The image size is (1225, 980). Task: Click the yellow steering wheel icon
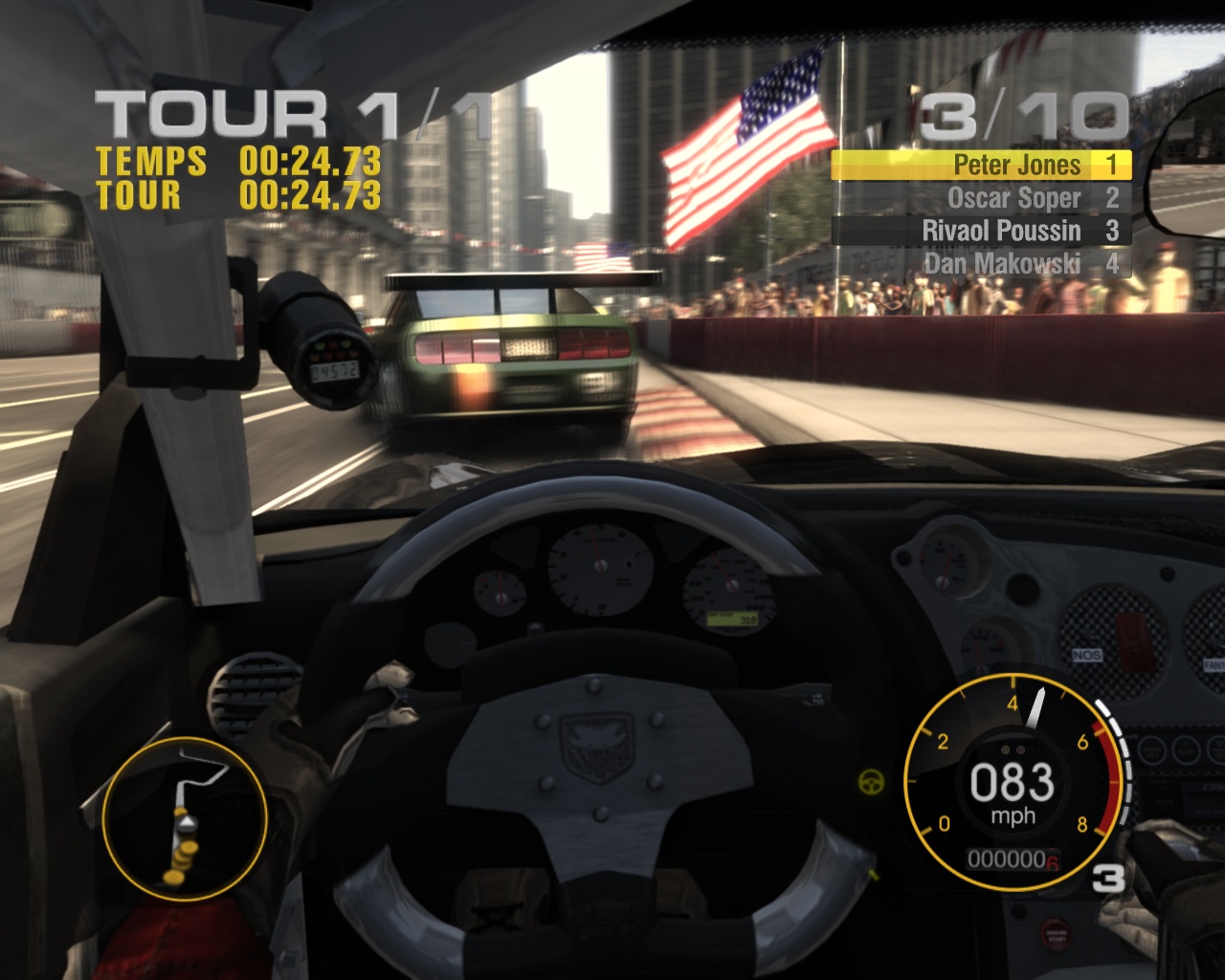click(871, 781)
